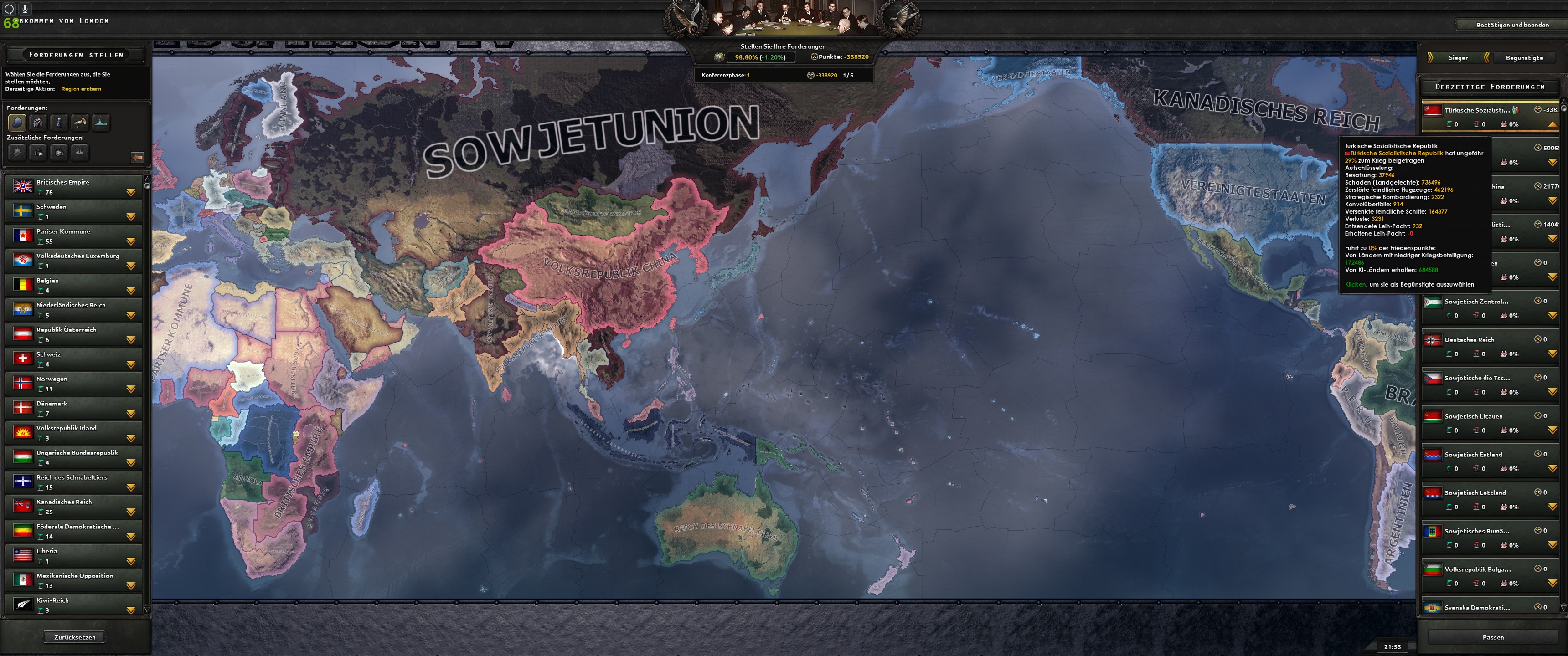
Task: Click the Türkische Sozialistische Republik flag
Action: [x=1434, y=111]
